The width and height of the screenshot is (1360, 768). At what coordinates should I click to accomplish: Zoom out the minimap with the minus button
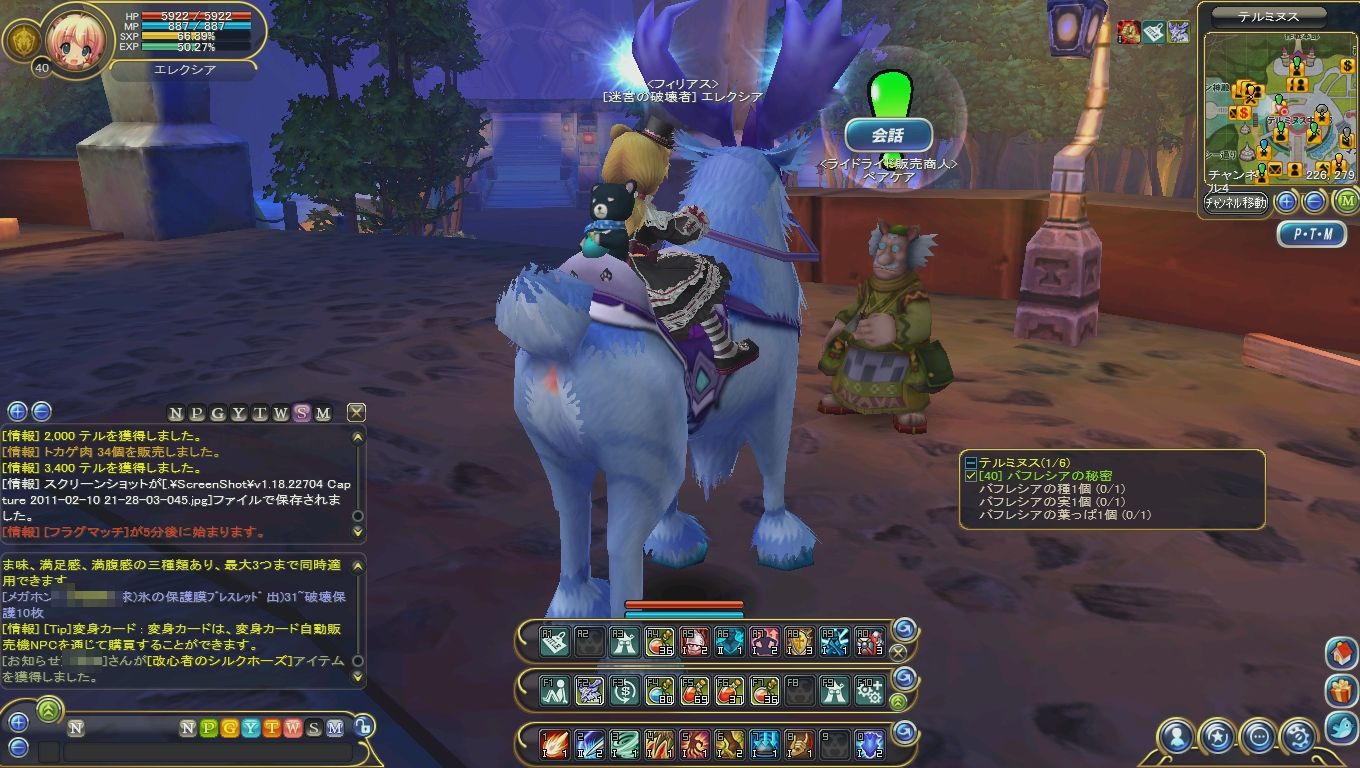pyautogui.click(x=1315, y=202)
